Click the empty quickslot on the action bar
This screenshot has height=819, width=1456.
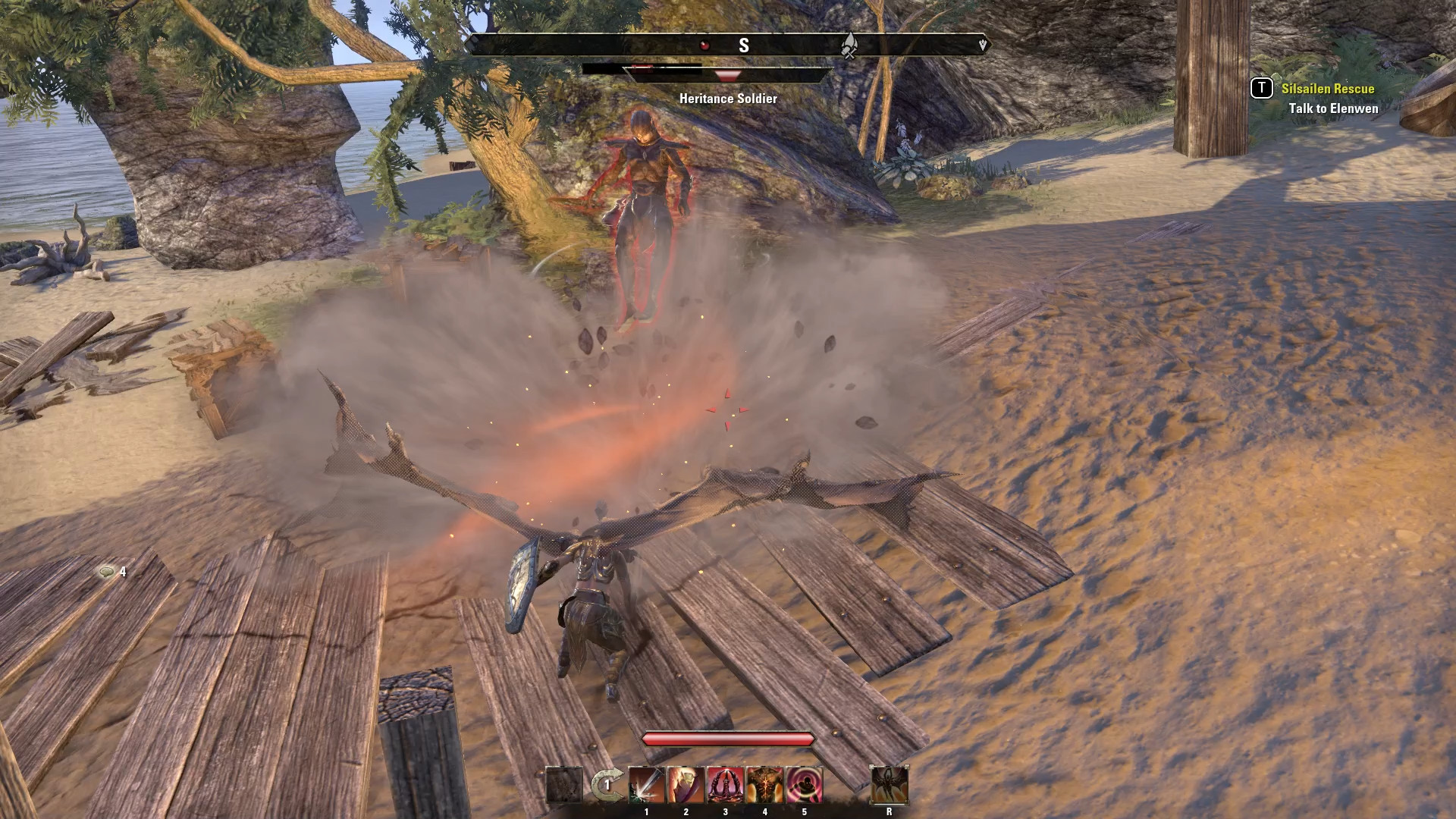click(x=564, y=785)
